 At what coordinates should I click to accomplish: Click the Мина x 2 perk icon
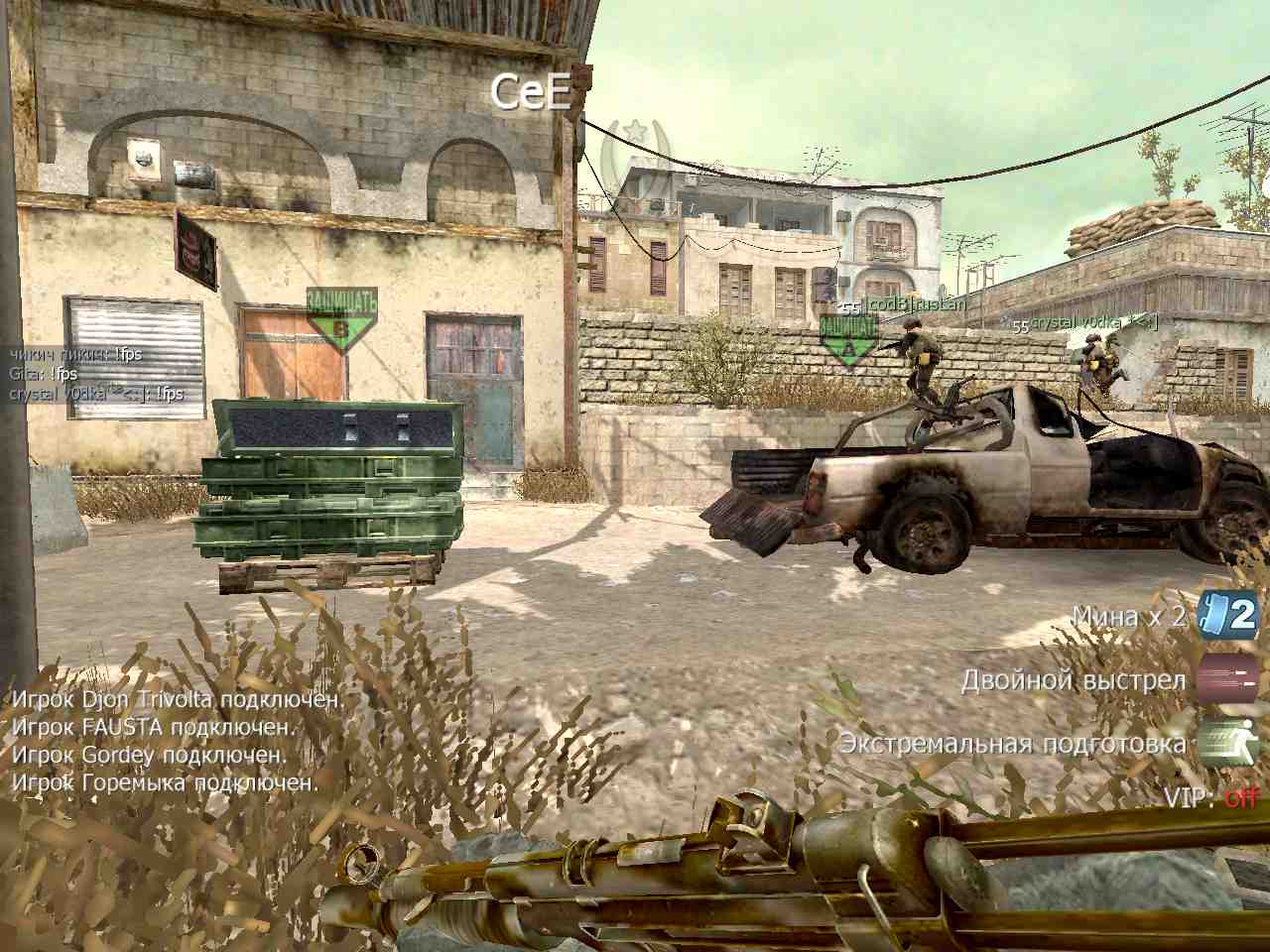(1228, 615)
